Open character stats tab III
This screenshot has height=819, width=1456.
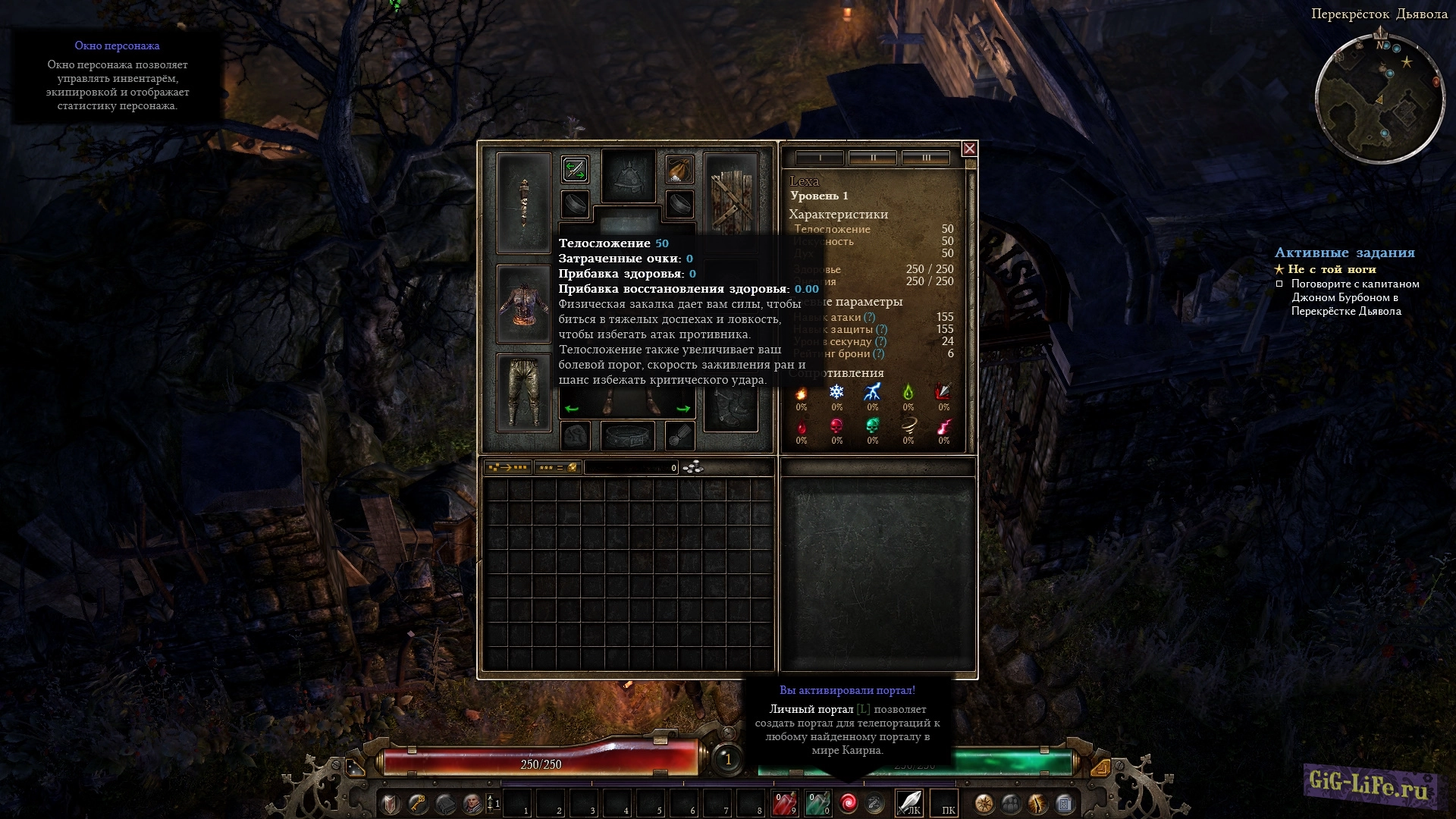click(x=926, y=158)
